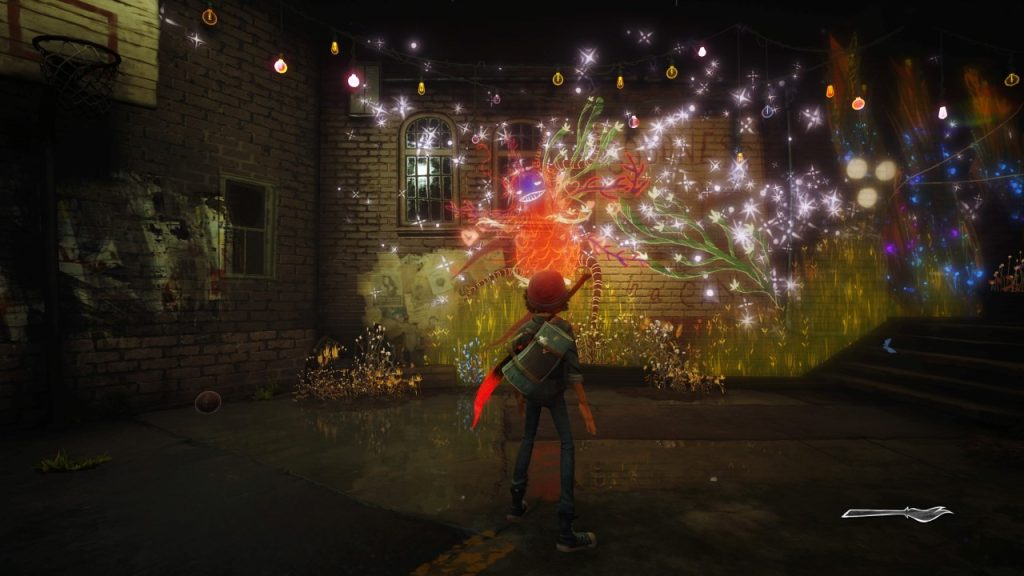Click the paintbrush icon in the HUD
Image resolution: width=1024 pixels, height=576 pixels.
tap(896, 513)
